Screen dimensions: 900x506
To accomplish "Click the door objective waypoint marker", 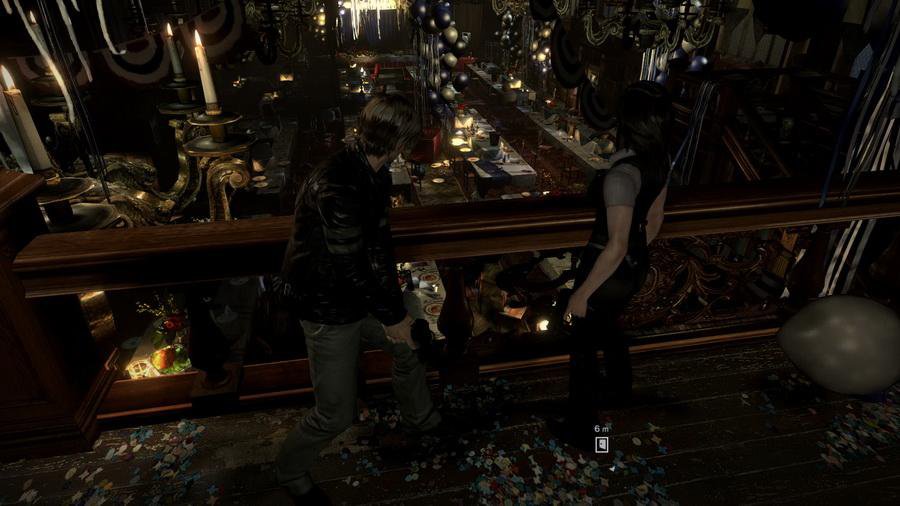I will point(602,445).
